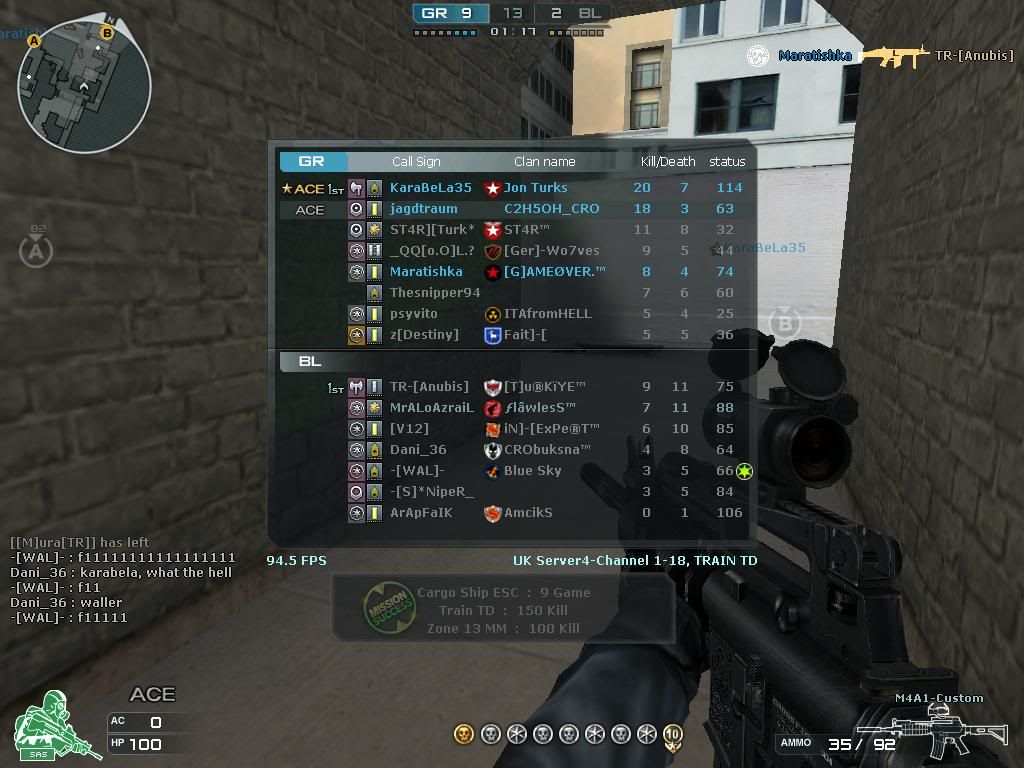Select KaraBeLa35's scoreboard row
The height and width of the screenshot is (768, 1024).
(430, 188)
